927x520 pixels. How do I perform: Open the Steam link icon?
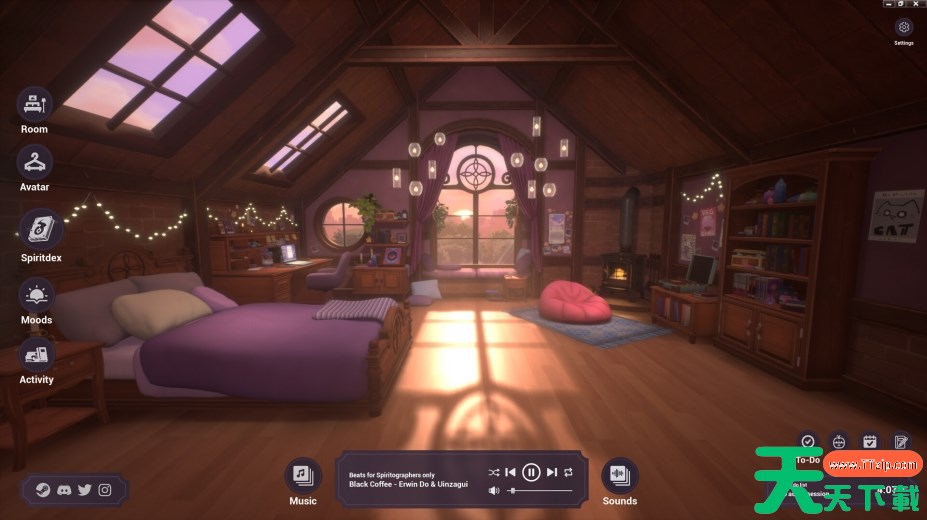43,490
